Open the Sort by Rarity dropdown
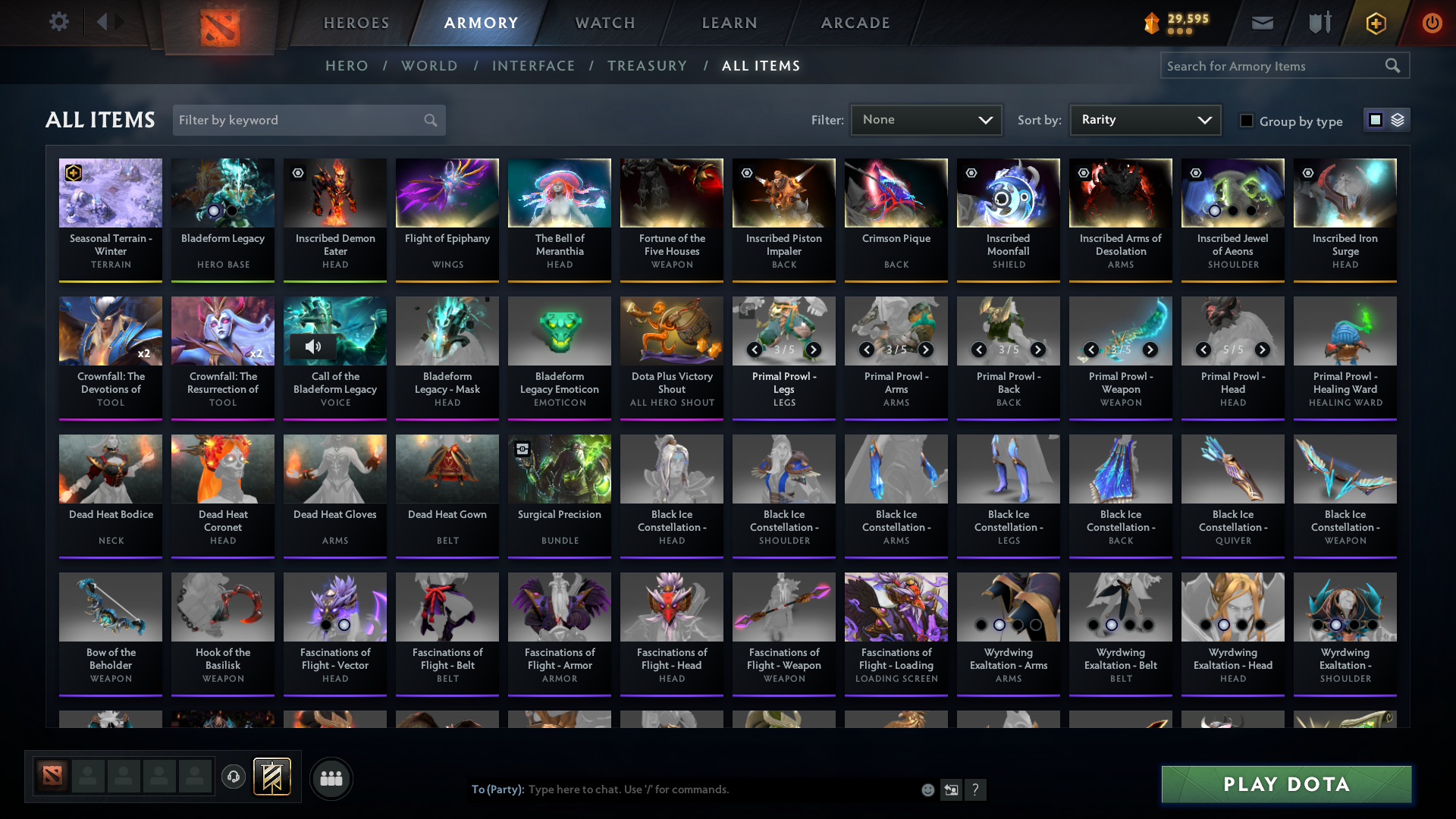 [x=1145, y=119]
